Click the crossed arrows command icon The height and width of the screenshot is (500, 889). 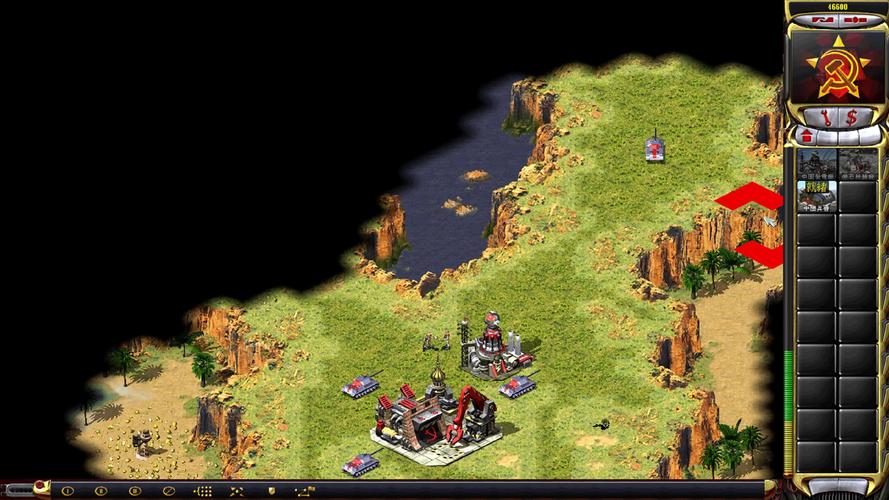pyautogui.click(x=238, y=491)
